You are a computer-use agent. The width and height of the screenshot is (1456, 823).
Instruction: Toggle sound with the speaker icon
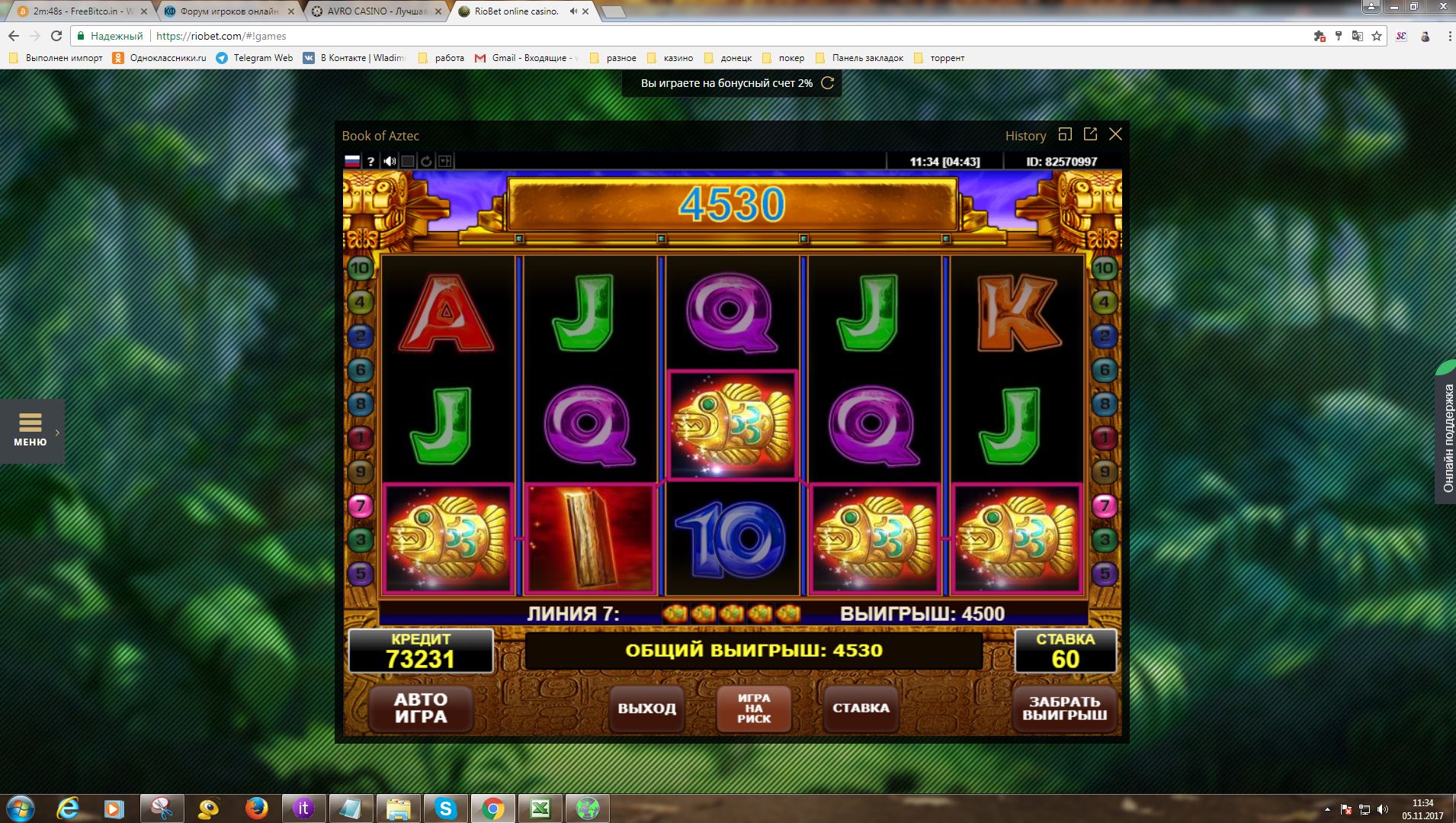click(390, 161)
